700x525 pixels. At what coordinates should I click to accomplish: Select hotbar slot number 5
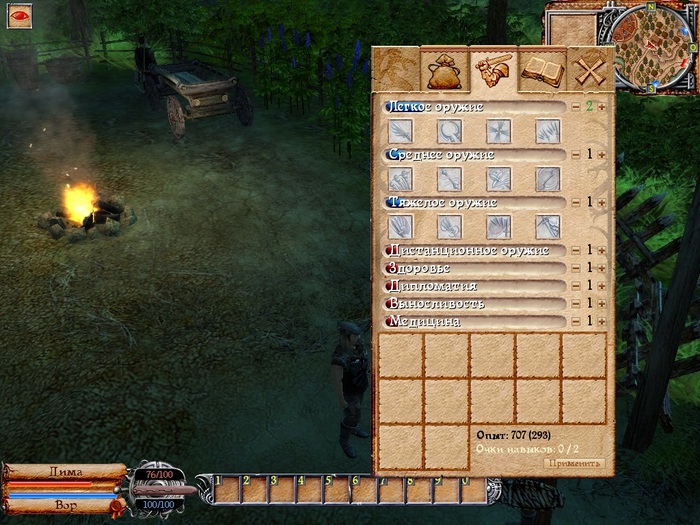(331, 489)
